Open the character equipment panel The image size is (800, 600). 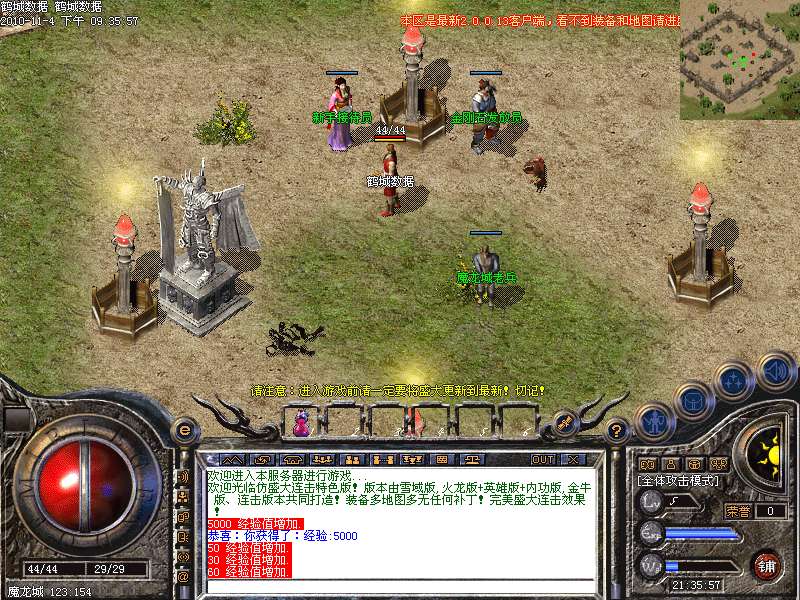[x=654, y=418]
